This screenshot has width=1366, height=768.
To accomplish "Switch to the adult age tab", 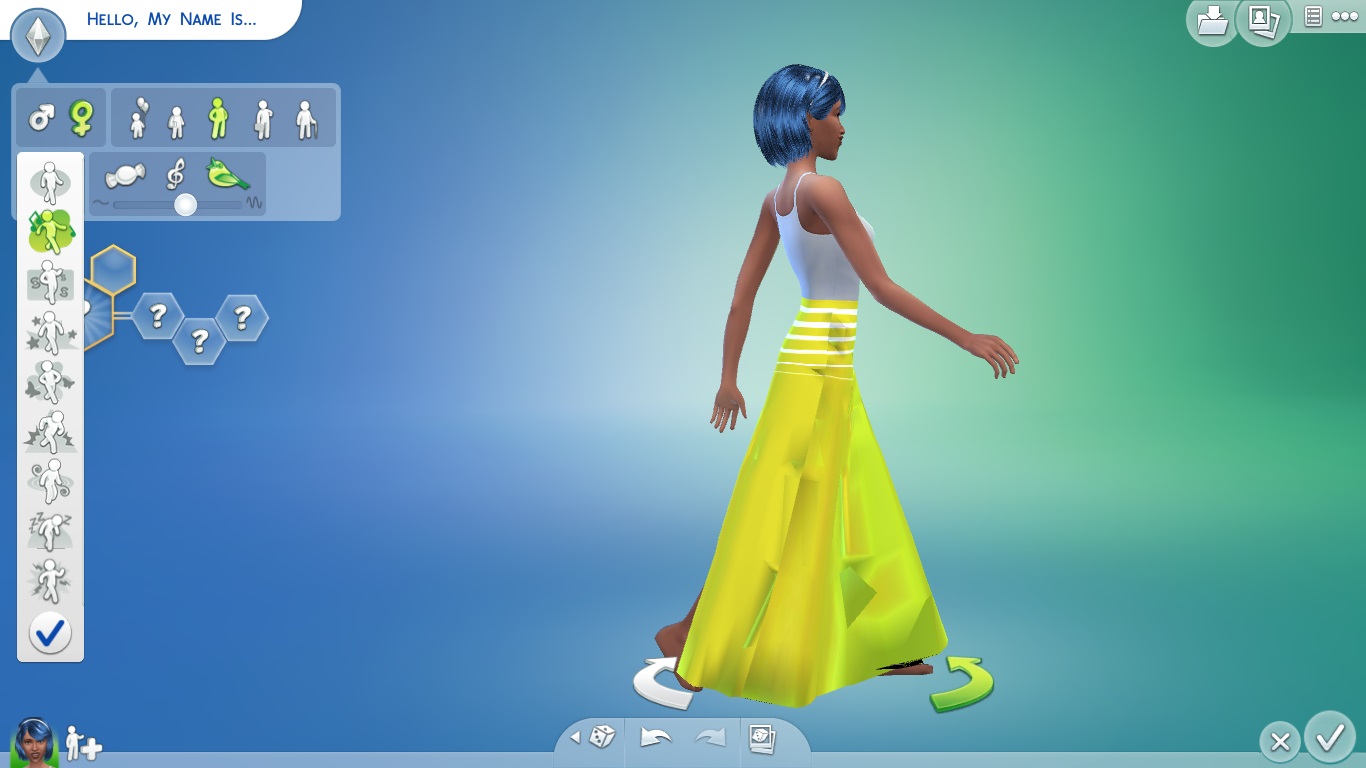I will 265,116.
